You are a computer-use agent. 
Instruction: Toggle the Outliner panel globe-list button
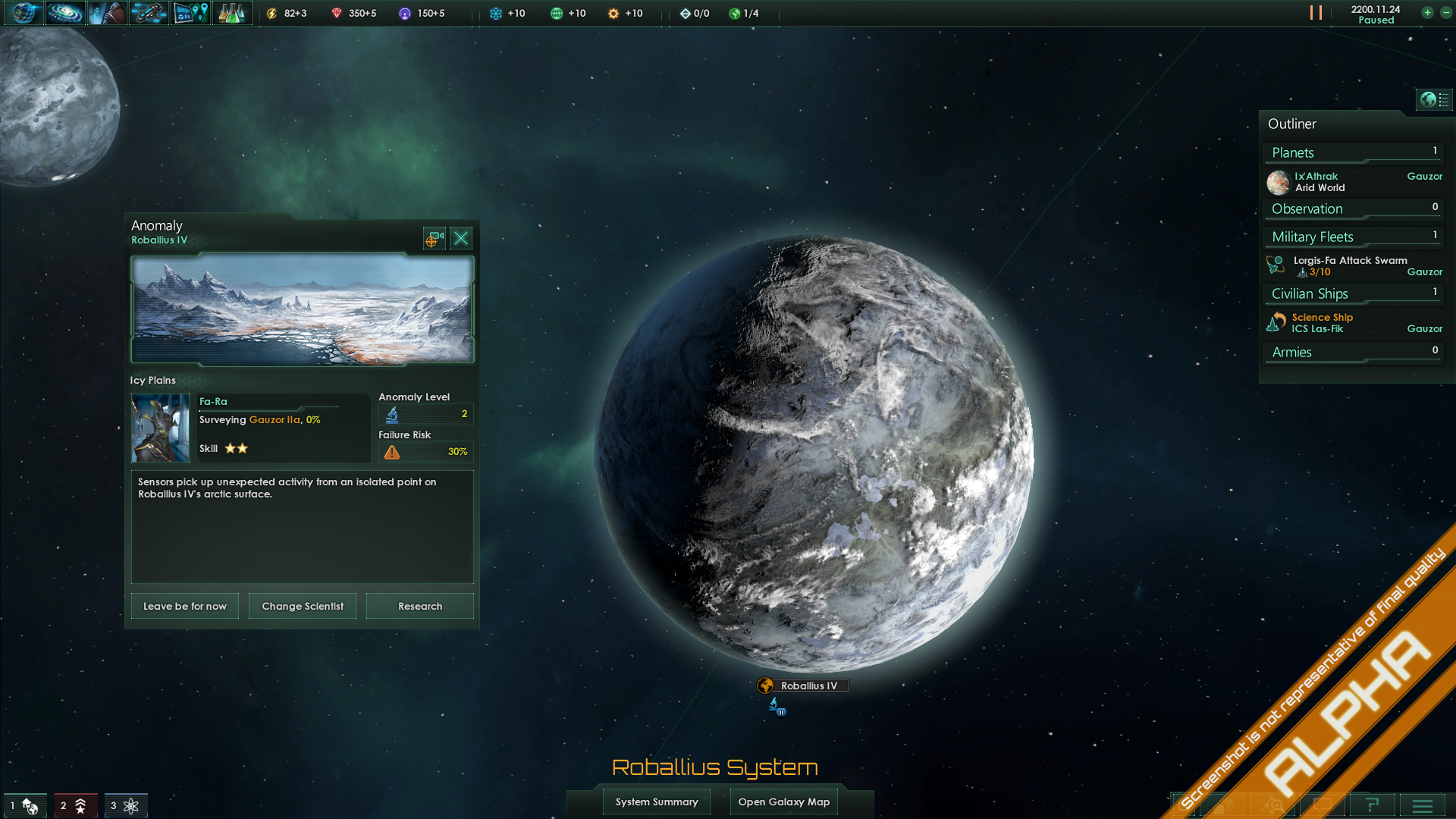[x=1433, y=99]
